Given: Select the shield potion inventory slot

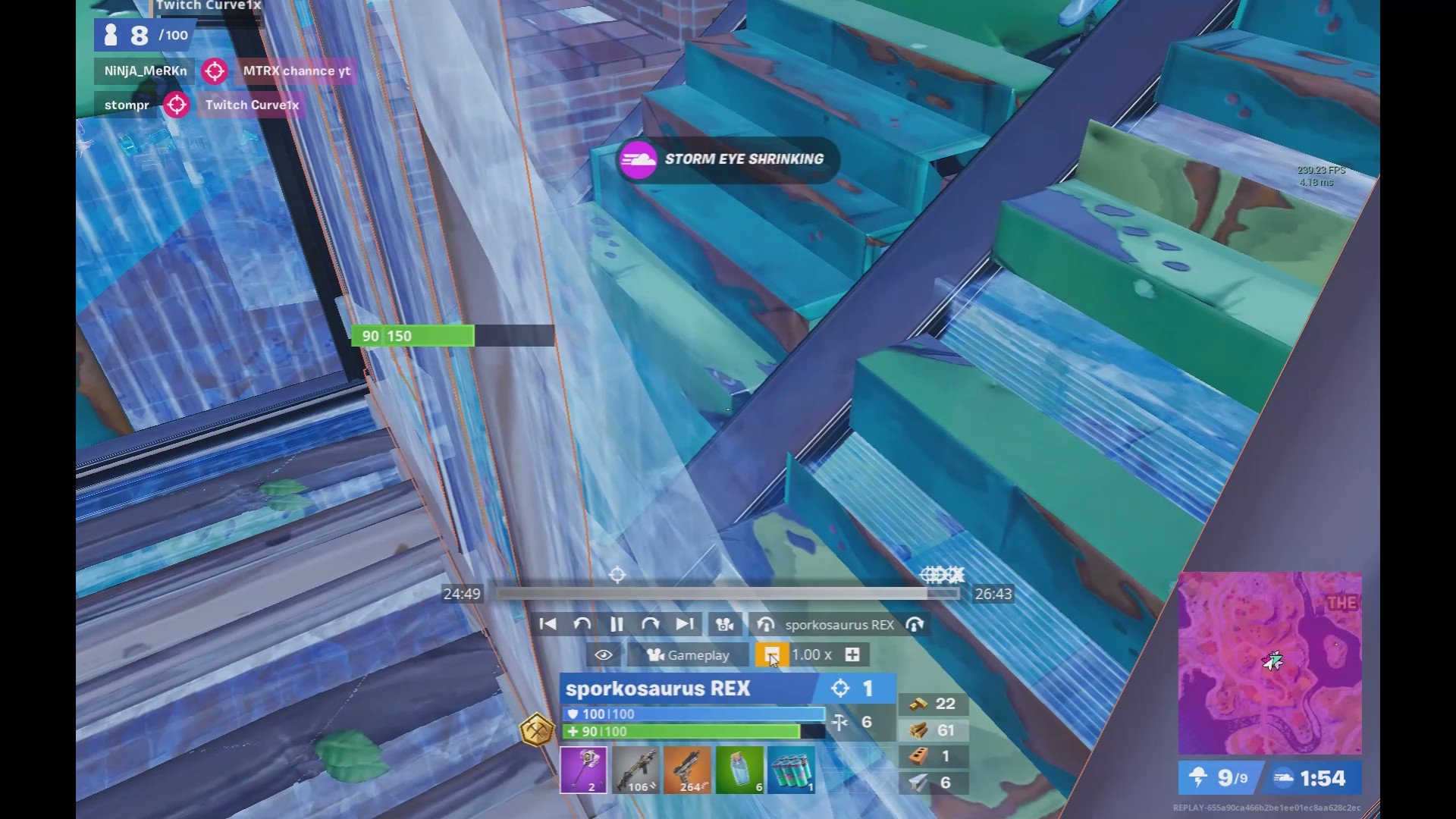Looking at the screenshot, I should point(738,770).
